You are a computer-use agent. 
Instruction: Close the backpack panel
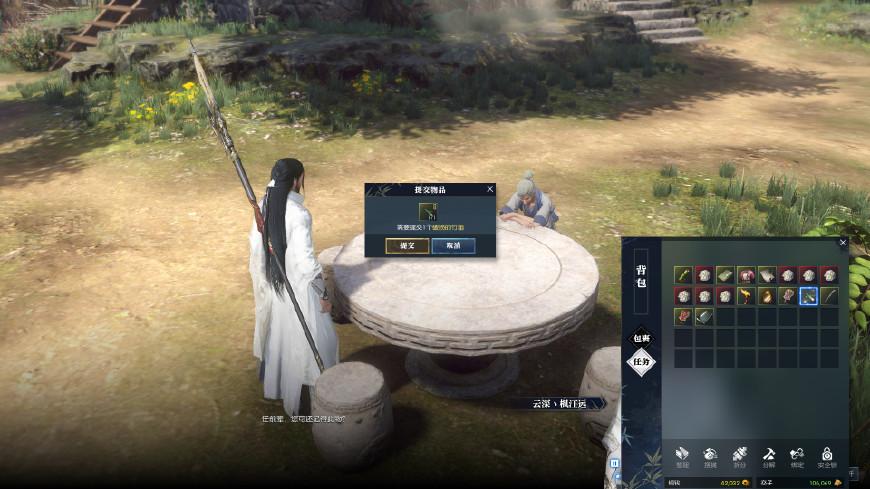pos(843,242)
